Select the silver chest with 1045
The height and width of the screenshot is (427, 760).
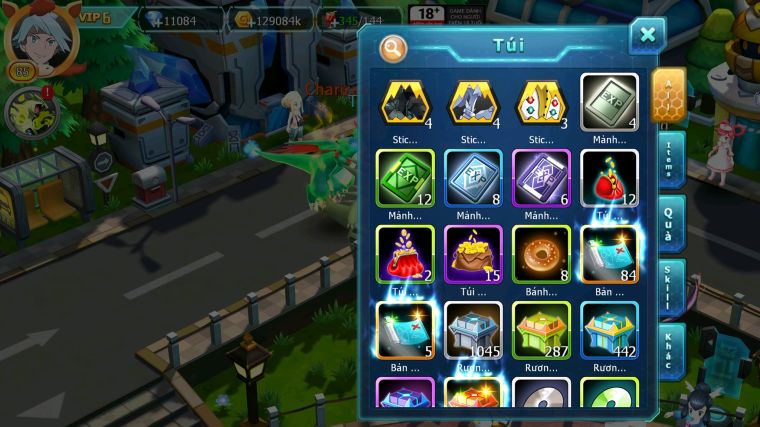tap(473, 330)
